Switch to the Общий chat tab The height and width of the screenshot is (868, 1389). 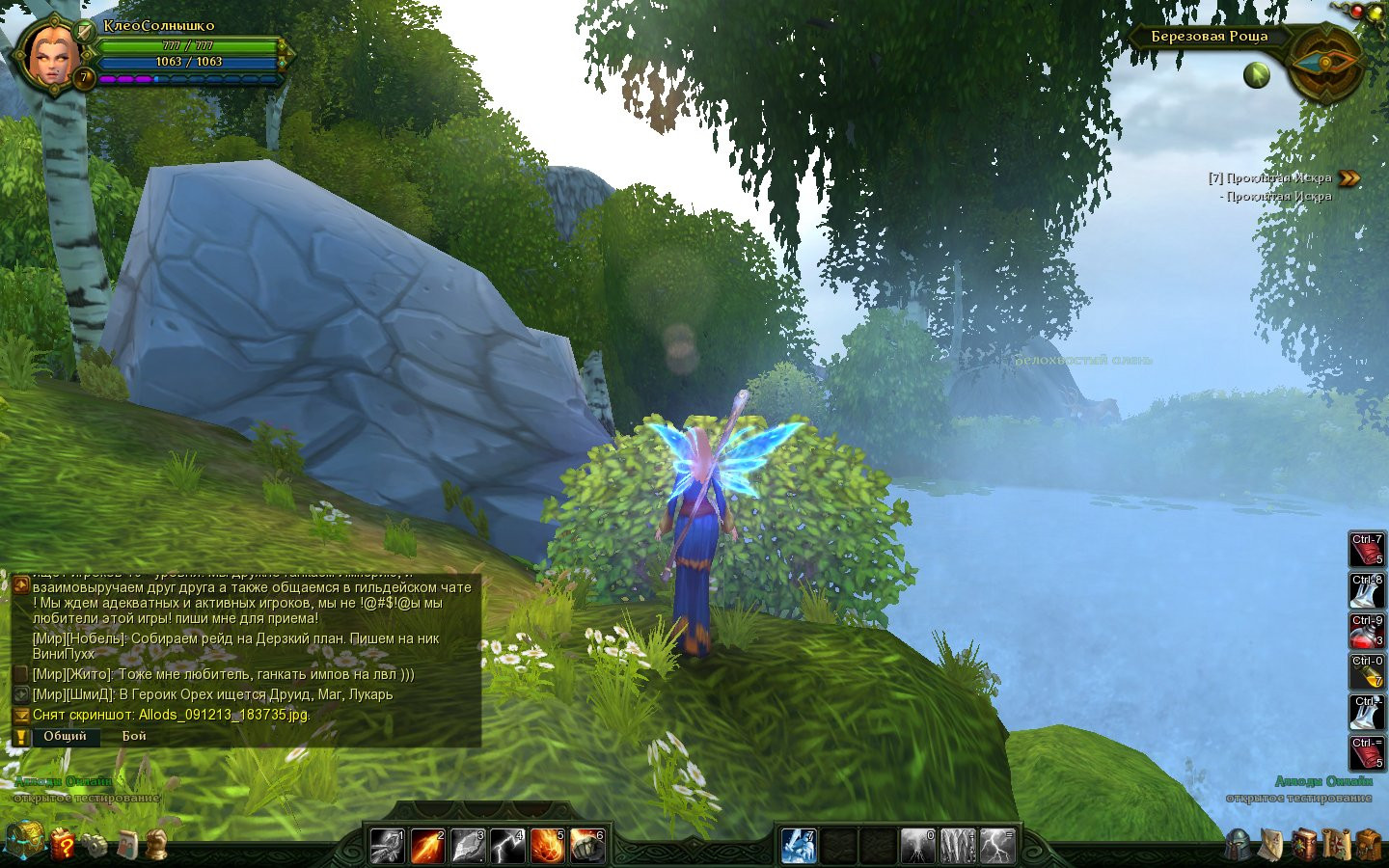[65, 736]
